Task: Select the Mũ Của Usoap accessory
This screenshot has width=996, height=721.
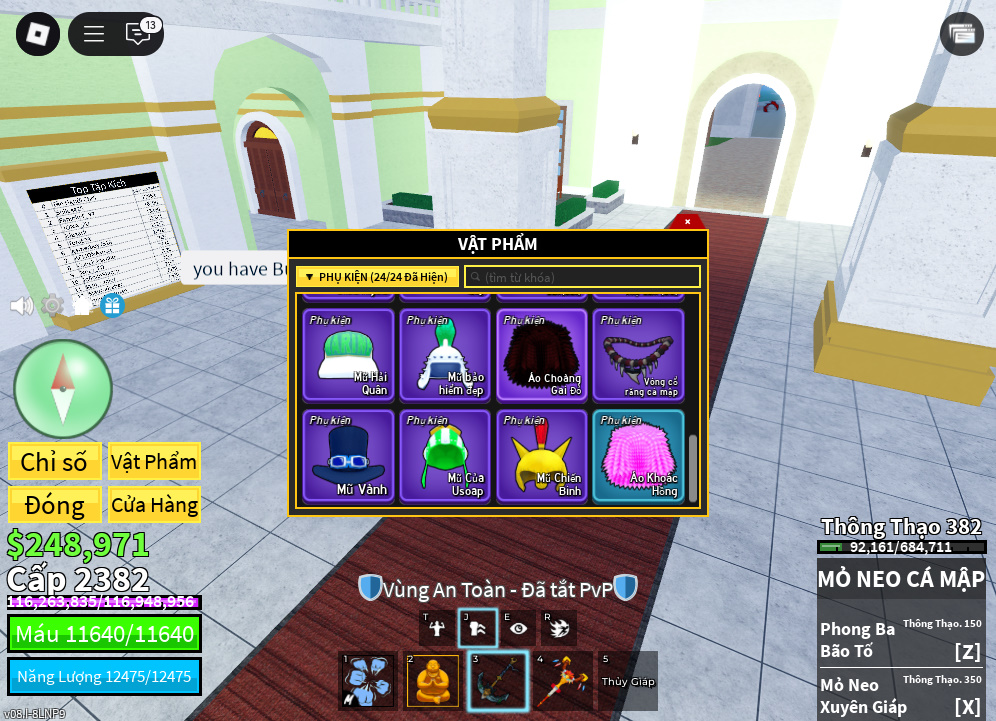Action: (x=445, y=455)
